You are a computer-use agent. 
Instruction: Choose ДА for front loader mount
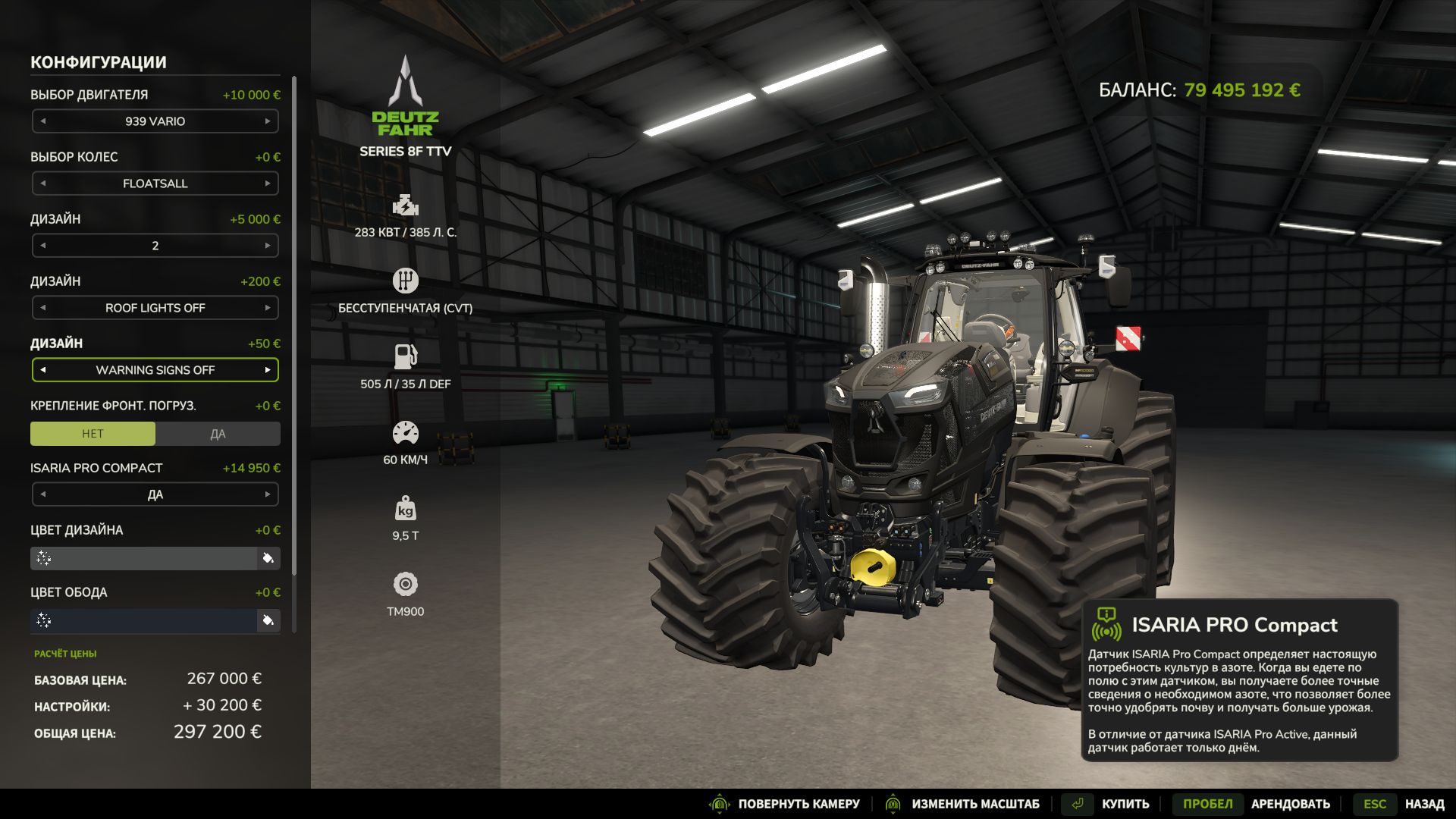[218, 434]
